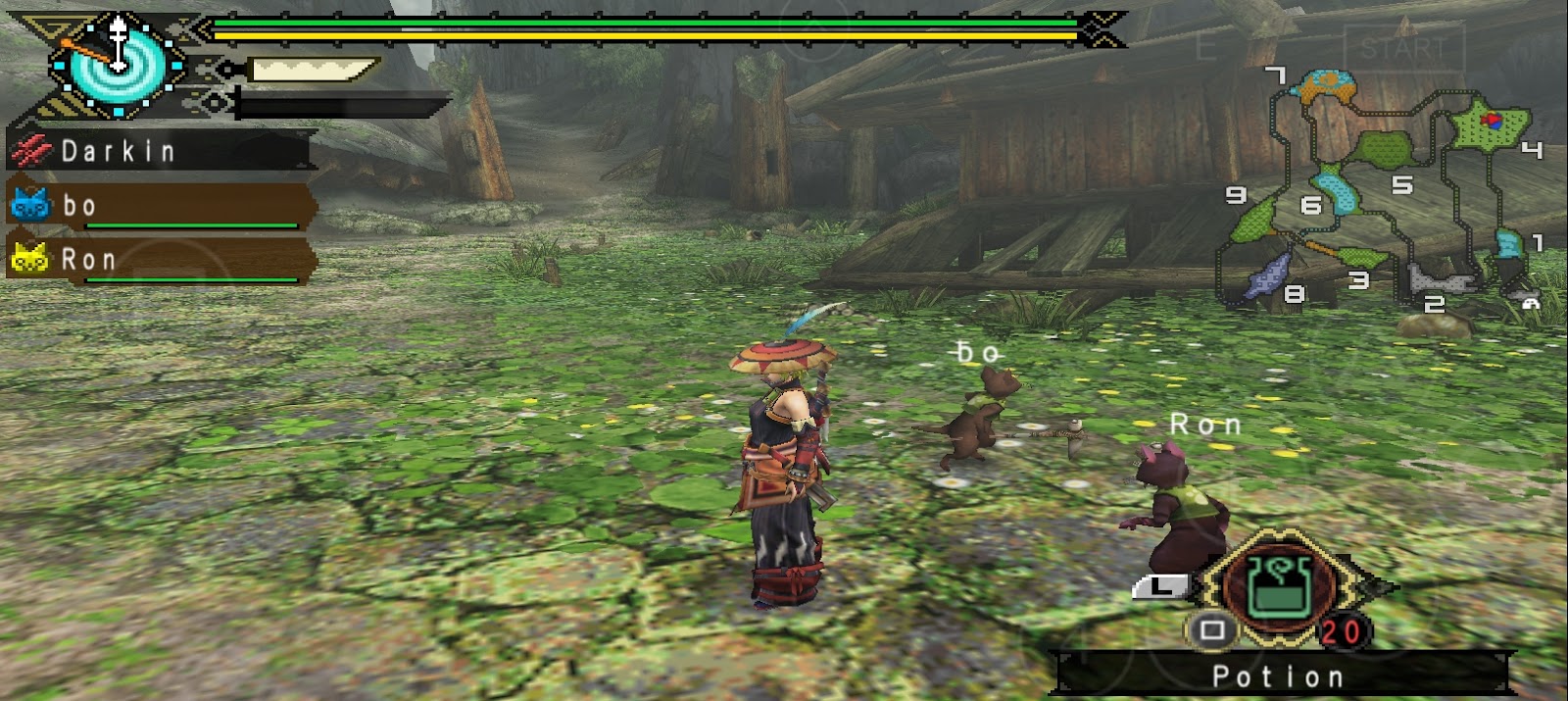This screenshot has height=701, width=1568.
Task: Click the quest timer clock icon
Action: pos(118,63)
